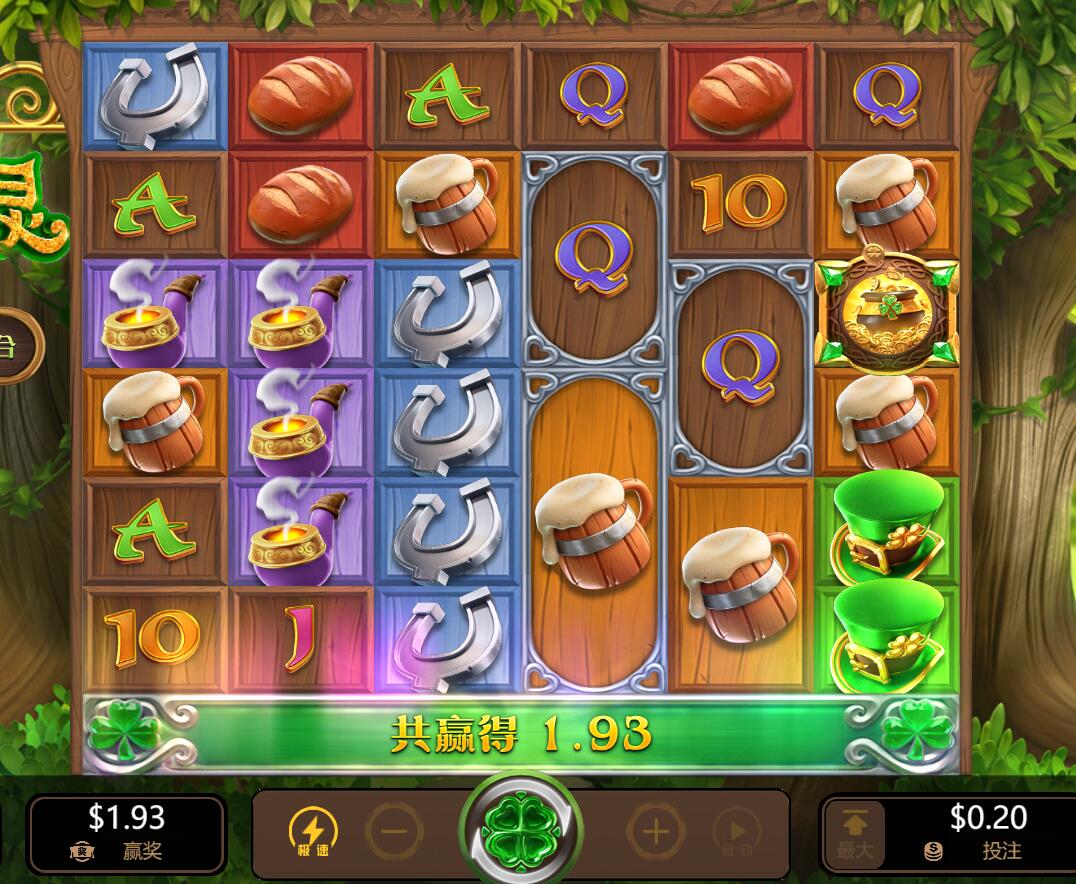
Task: Start autoplay with the play arrow button
Action: point(737,831)
